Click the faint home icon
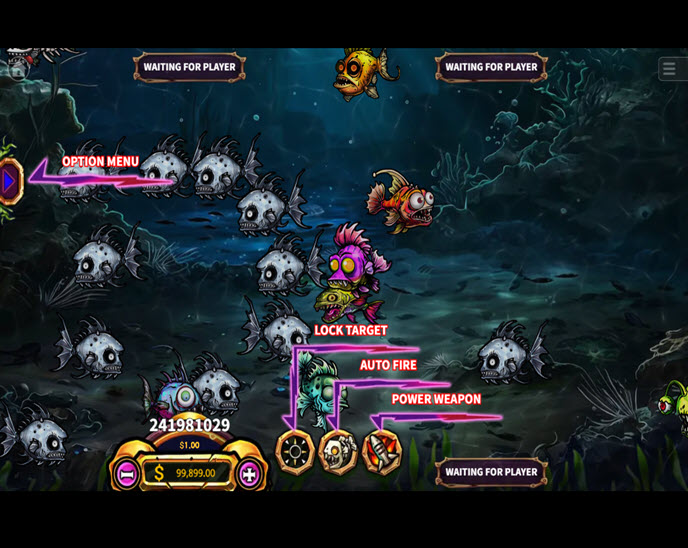The width and height of the screenshot is (688, 548). click(17, 70)
